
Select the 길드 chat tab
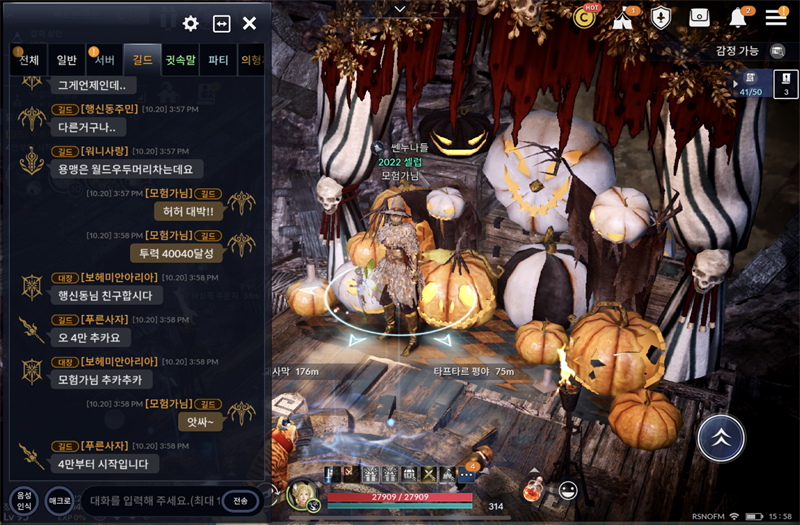(143, 60)
